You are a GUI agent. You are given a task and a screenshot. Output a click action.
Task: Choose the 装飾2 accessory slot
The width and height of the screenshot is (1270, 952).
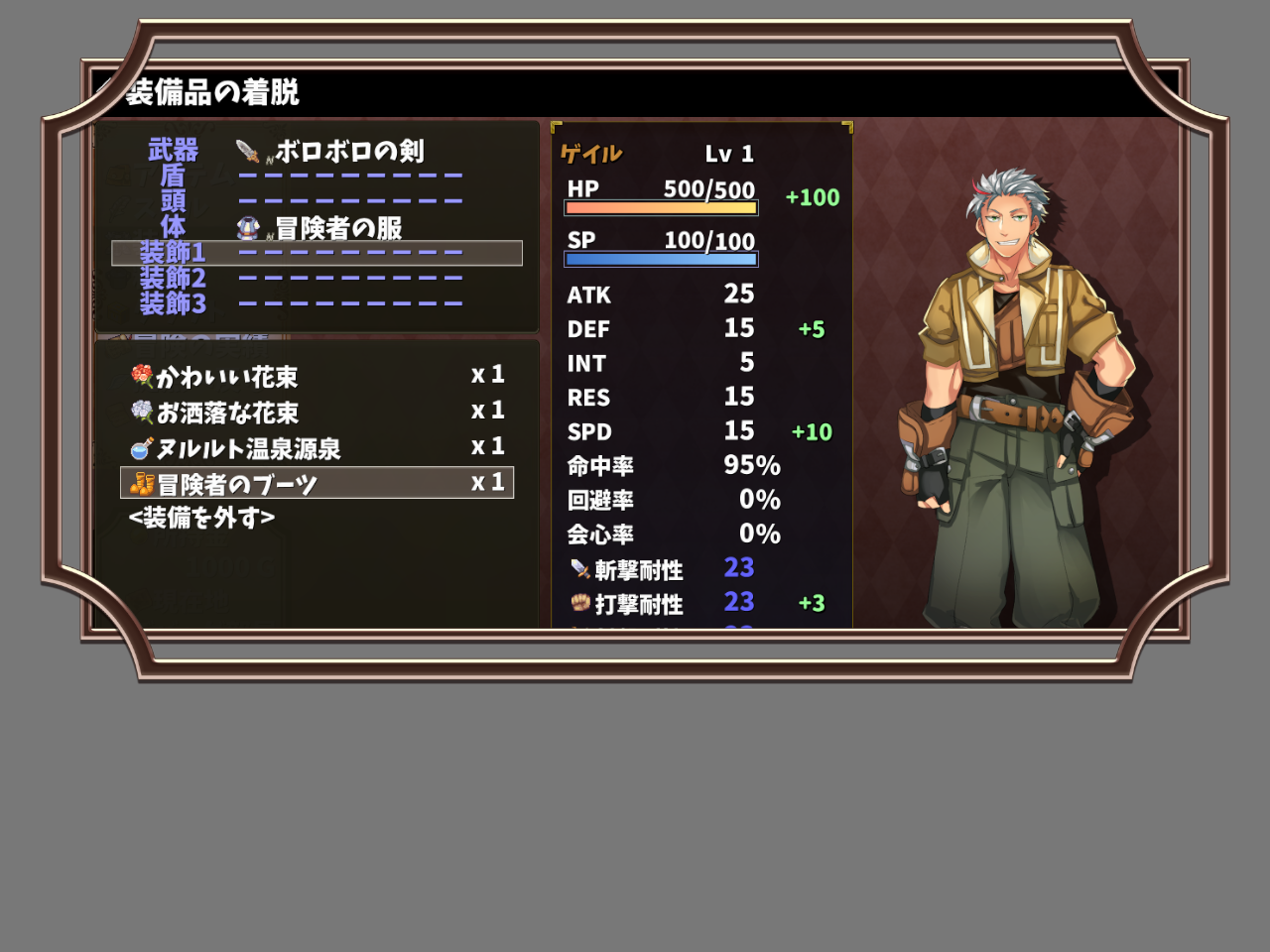317,279
